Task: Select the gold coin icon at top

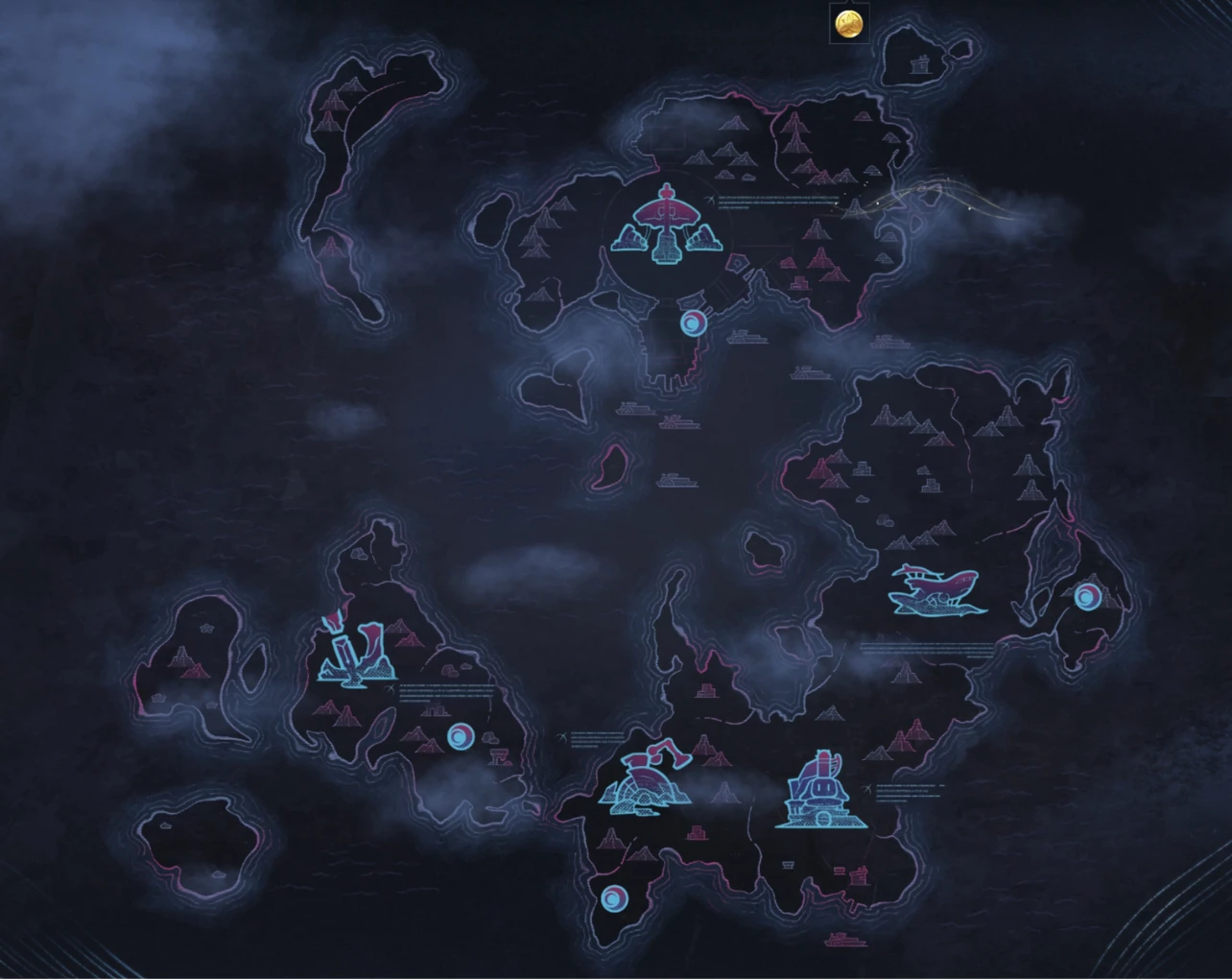Action: coord(847,22)
